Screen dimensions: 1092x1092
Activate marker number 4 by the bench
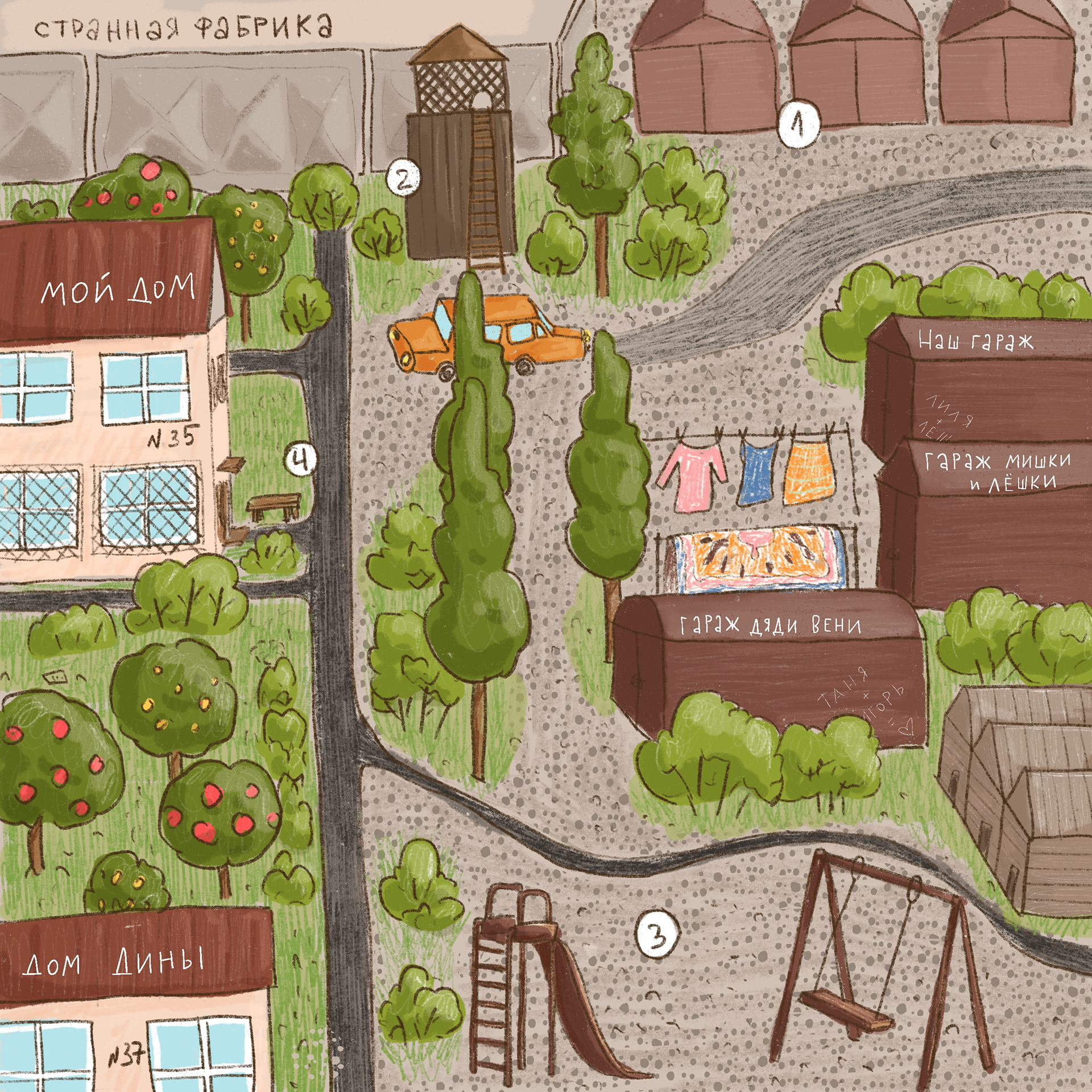301,458
